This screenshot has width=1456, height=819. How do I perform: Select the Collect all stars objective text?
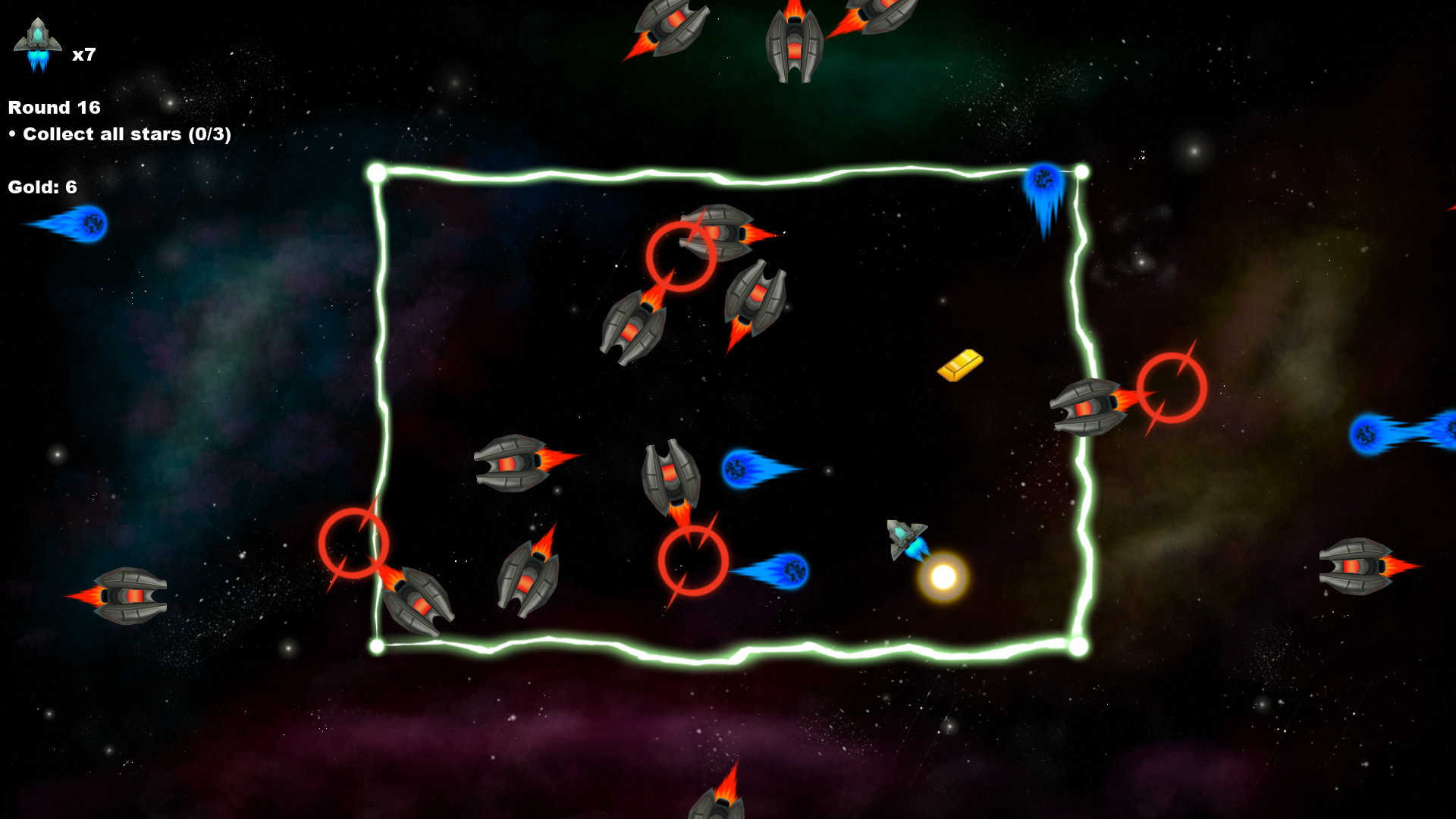pyautogui.click(x=118, y=134)
